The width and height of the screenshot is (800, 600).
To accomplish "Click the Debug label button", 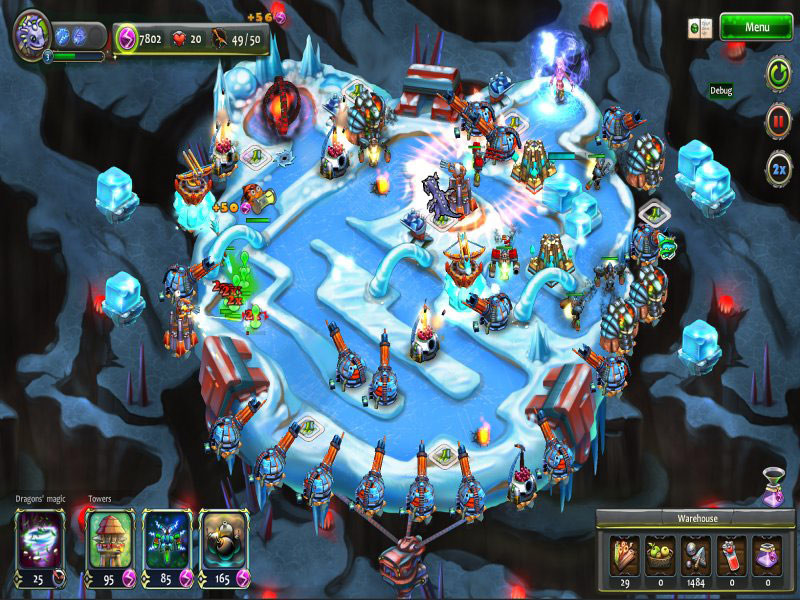I will click(x=721, y=90).
